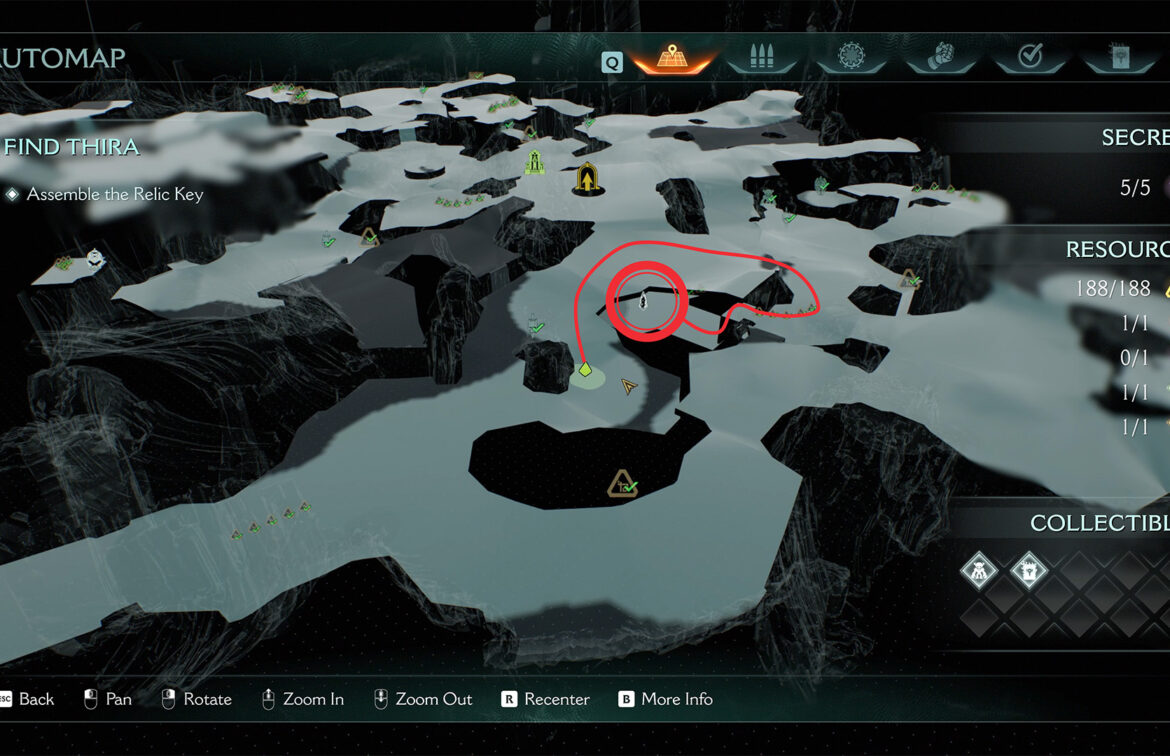This screenshot has height=756, width=1170.
Task: Open the checkmark challenges tab
Action: coord(1029,58)
